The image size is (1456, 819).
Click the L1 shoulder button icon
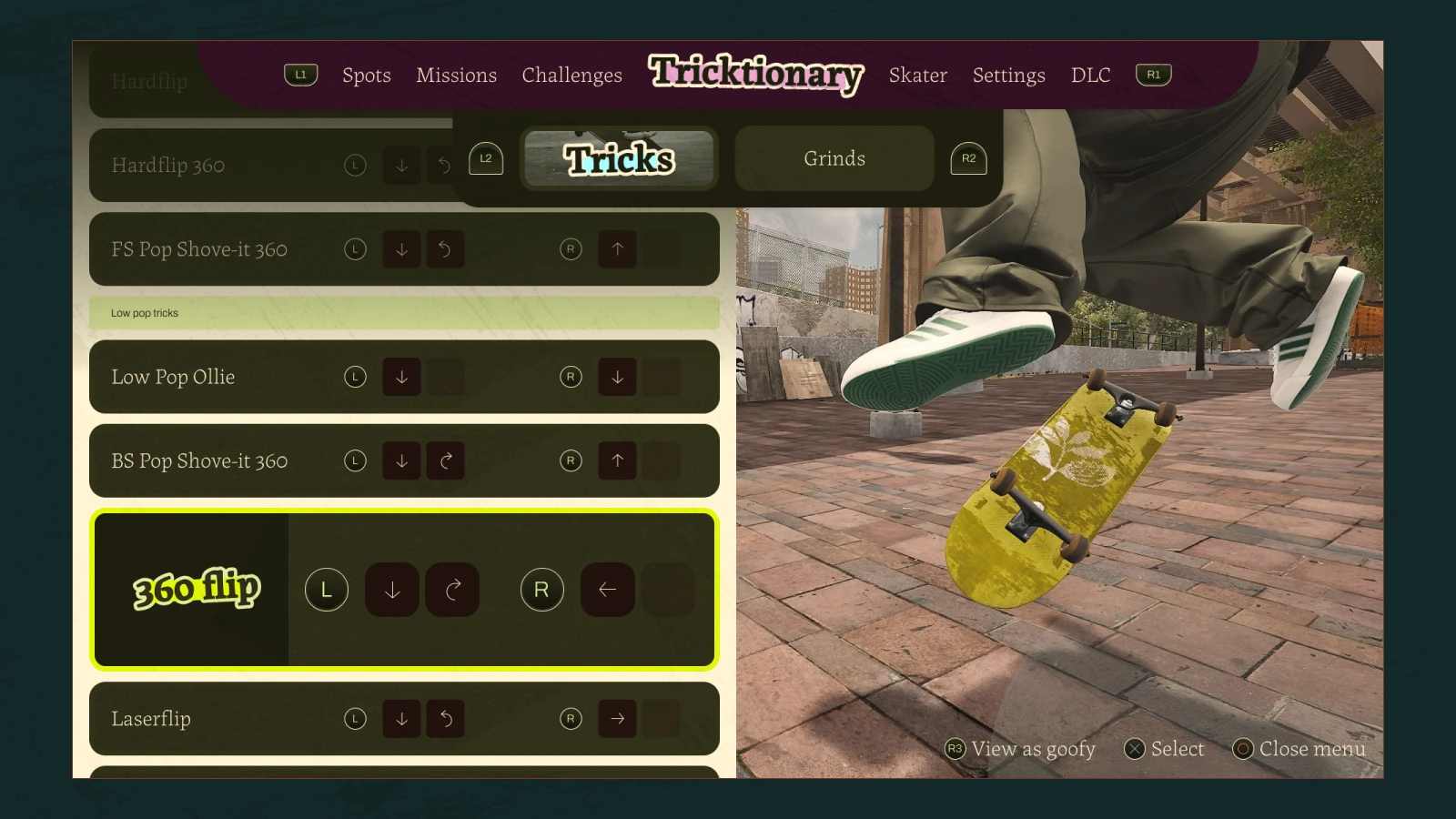(300, 75)
